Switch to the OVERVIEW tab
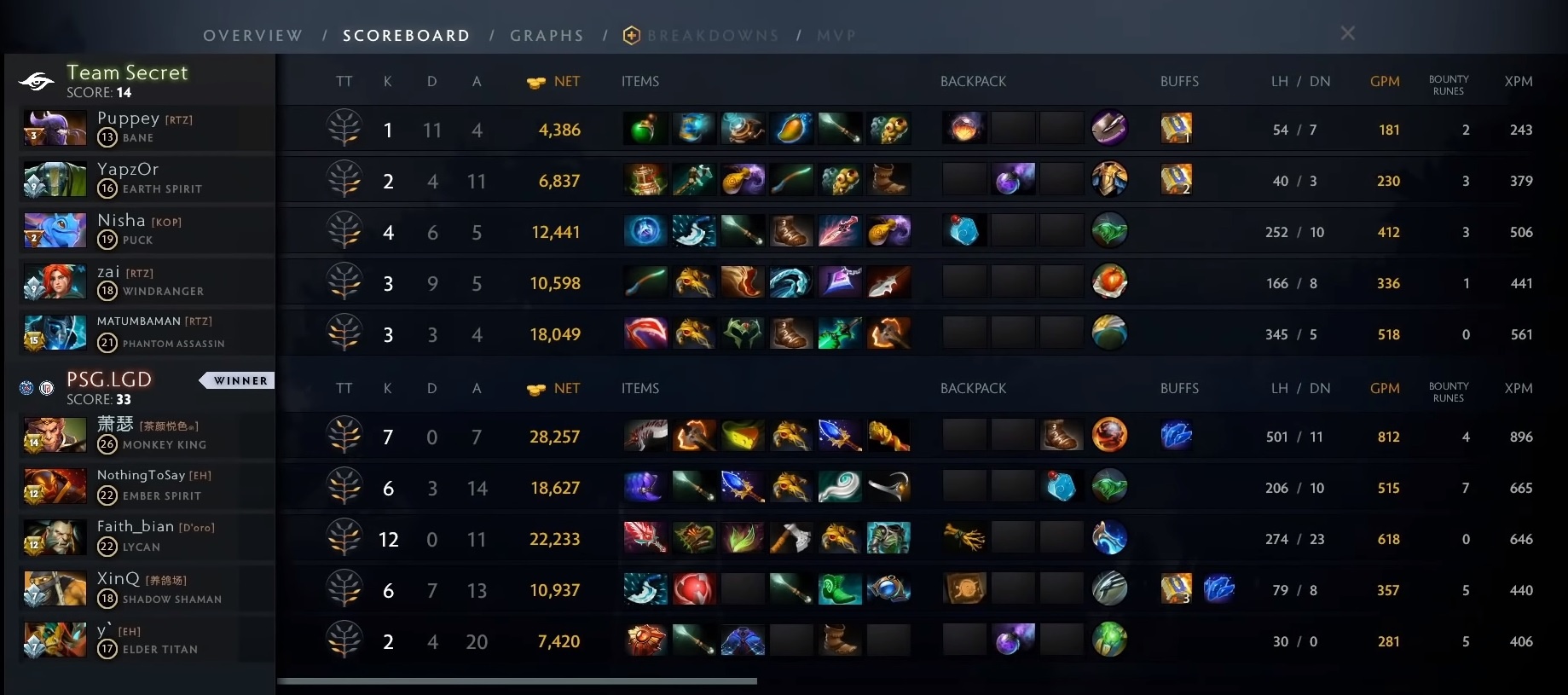The width and height of the screenshot is (1568, 695). point(252,35)
